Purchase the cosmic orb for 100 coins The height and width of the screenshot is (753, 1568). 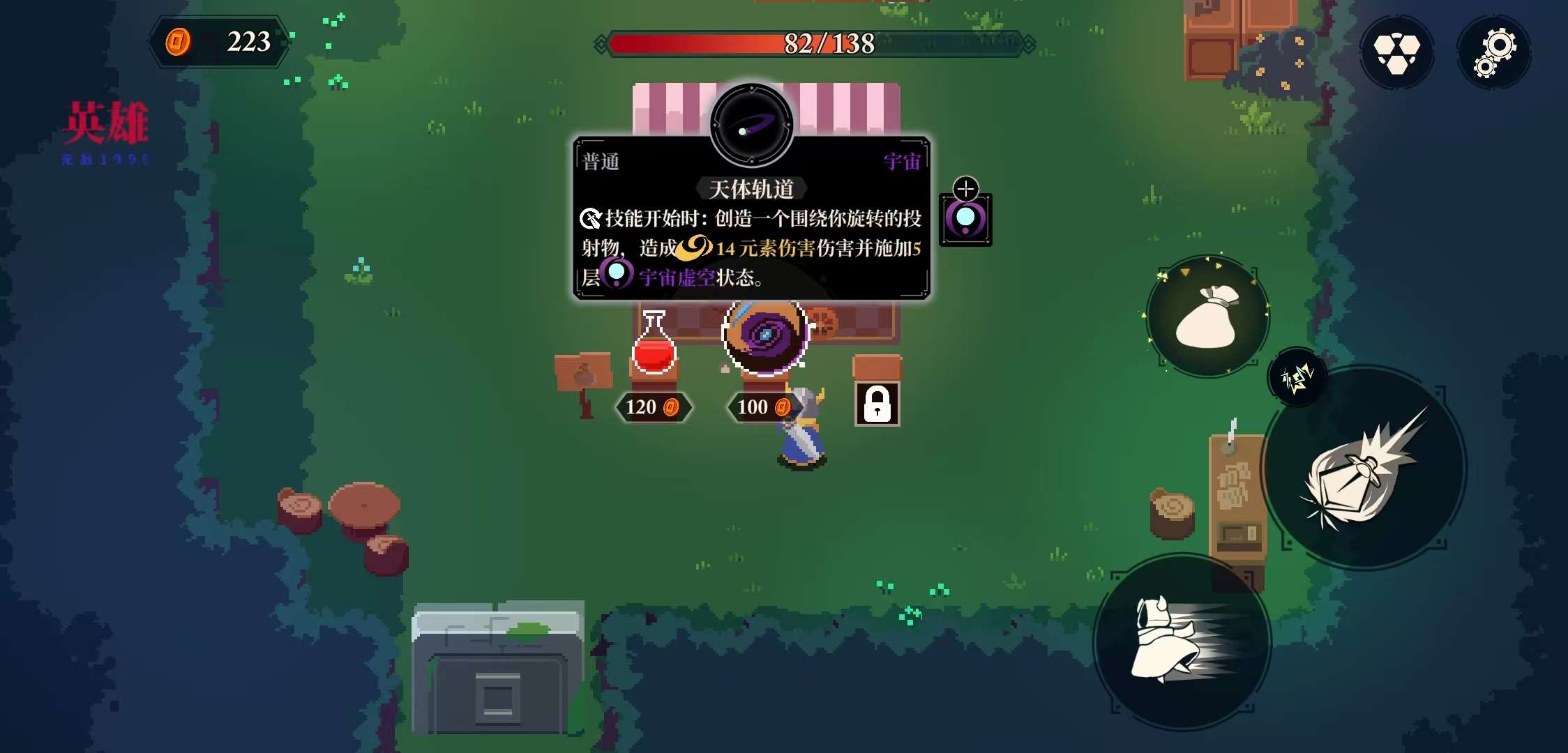(765, 336)
